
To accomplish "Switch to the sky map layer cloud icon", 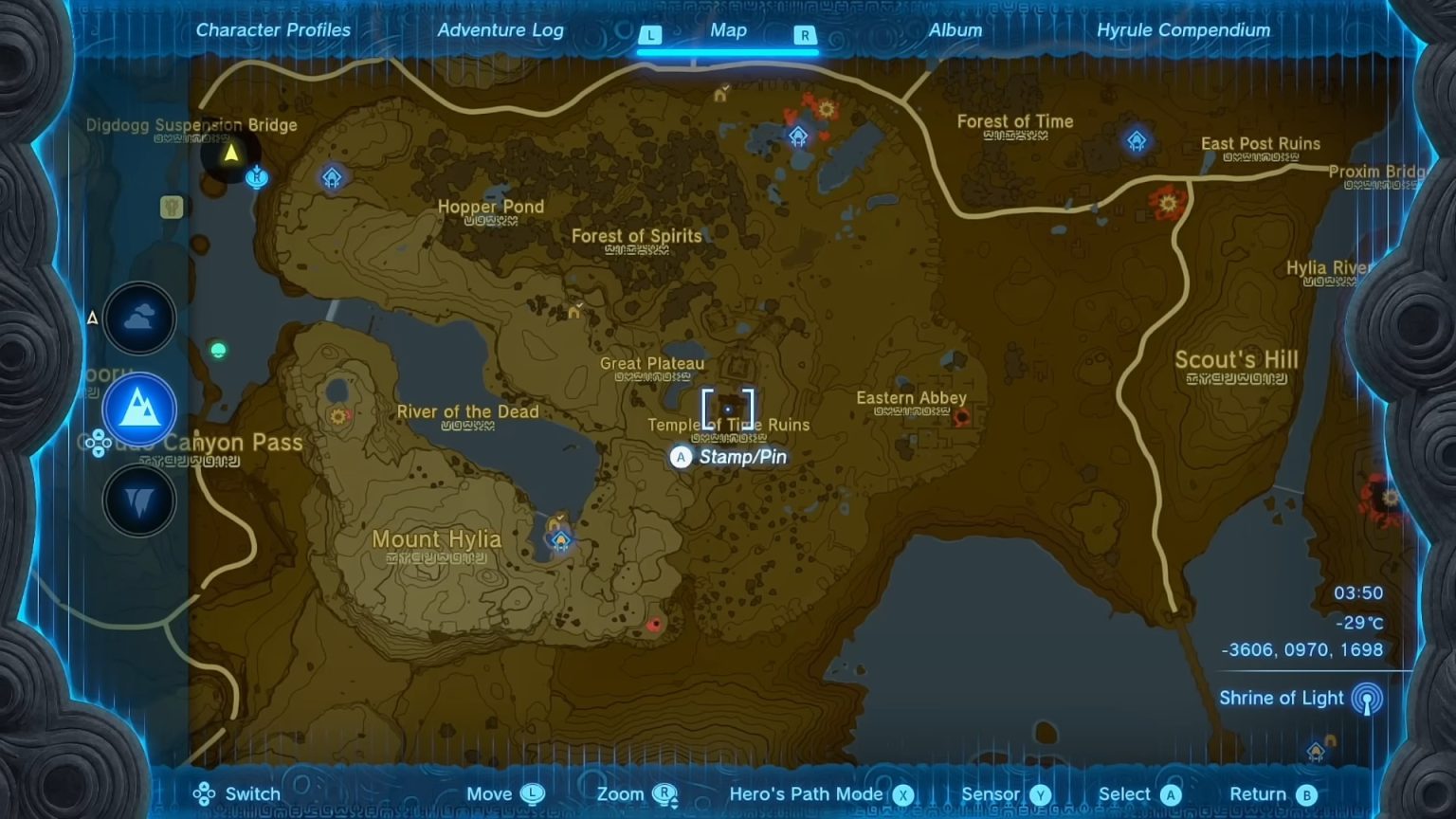I will (139, 318).
